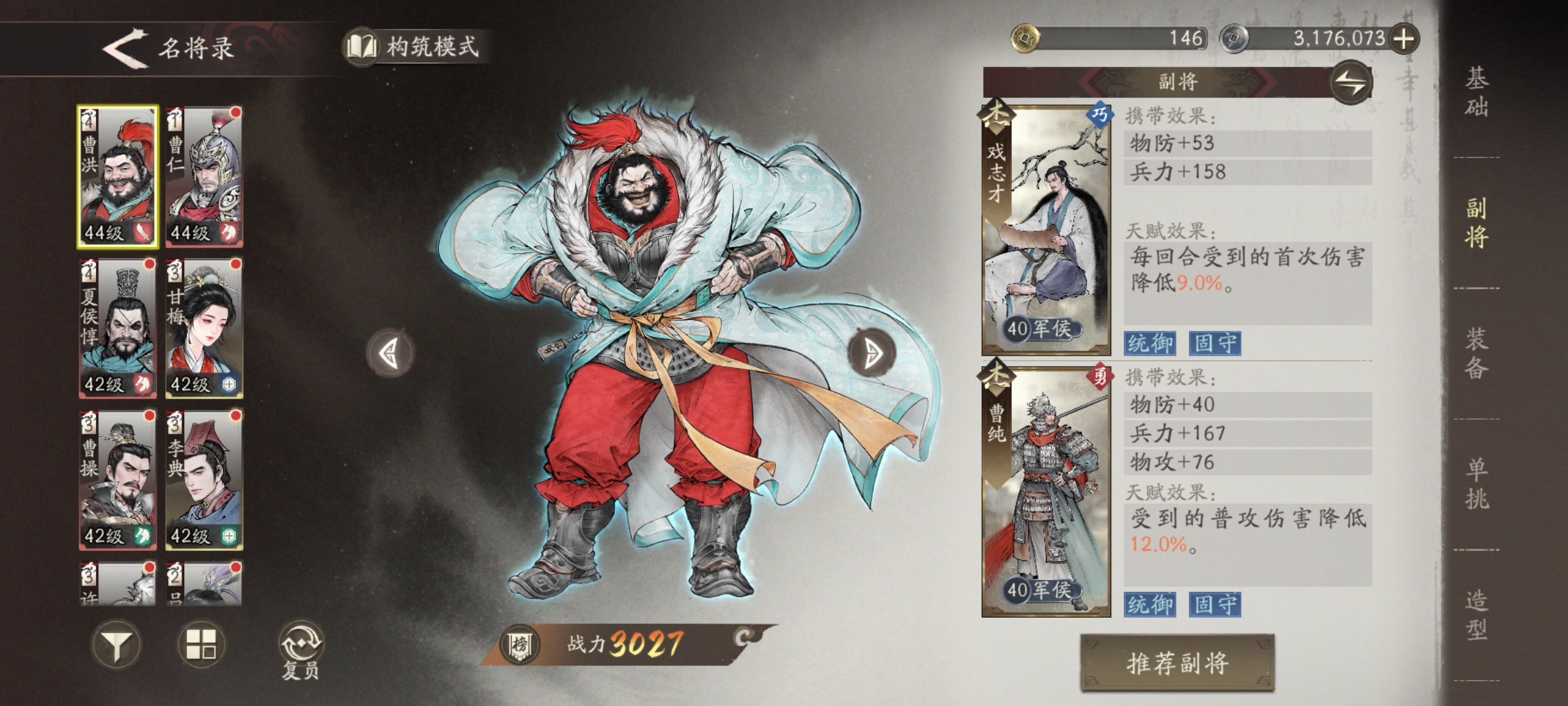Choose the 甘梅 general card
Viewport: 1568px width, 706px height.
coord(204,328)
